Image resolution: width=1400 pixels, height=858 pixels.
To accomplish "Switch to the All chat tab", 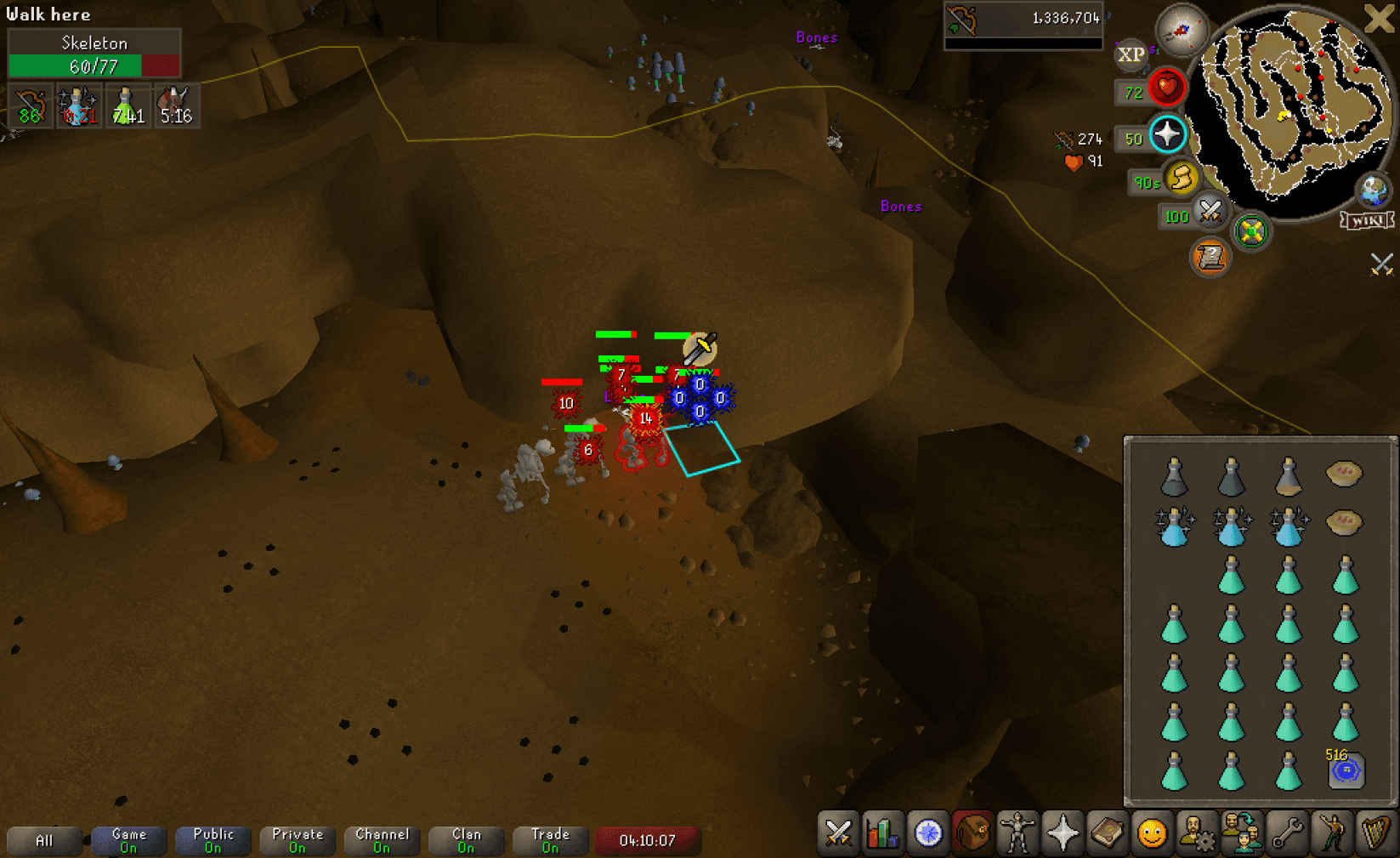I will (44, 841).
